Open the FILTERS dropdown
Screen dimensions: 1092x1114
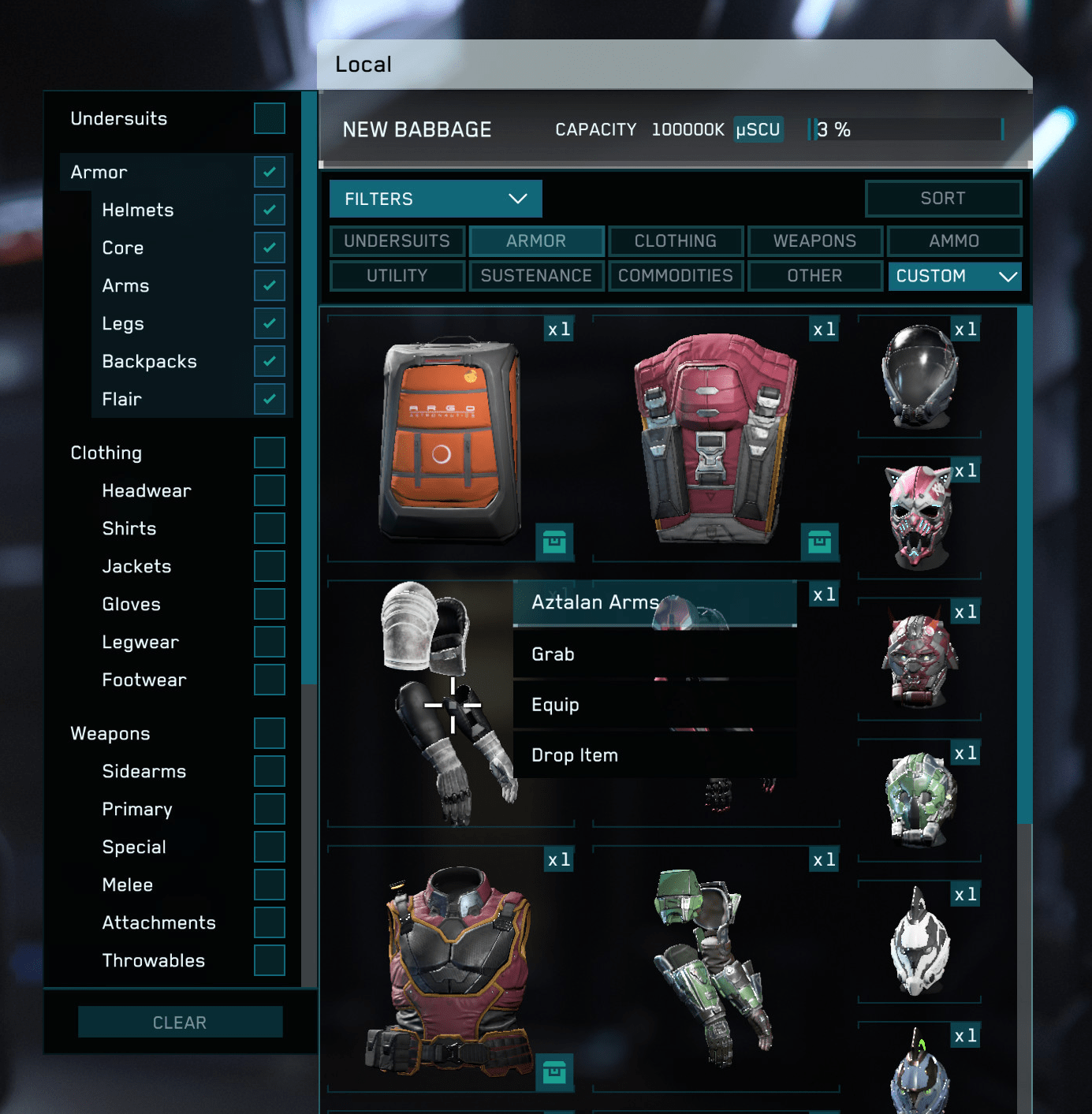tap(434, 199)
